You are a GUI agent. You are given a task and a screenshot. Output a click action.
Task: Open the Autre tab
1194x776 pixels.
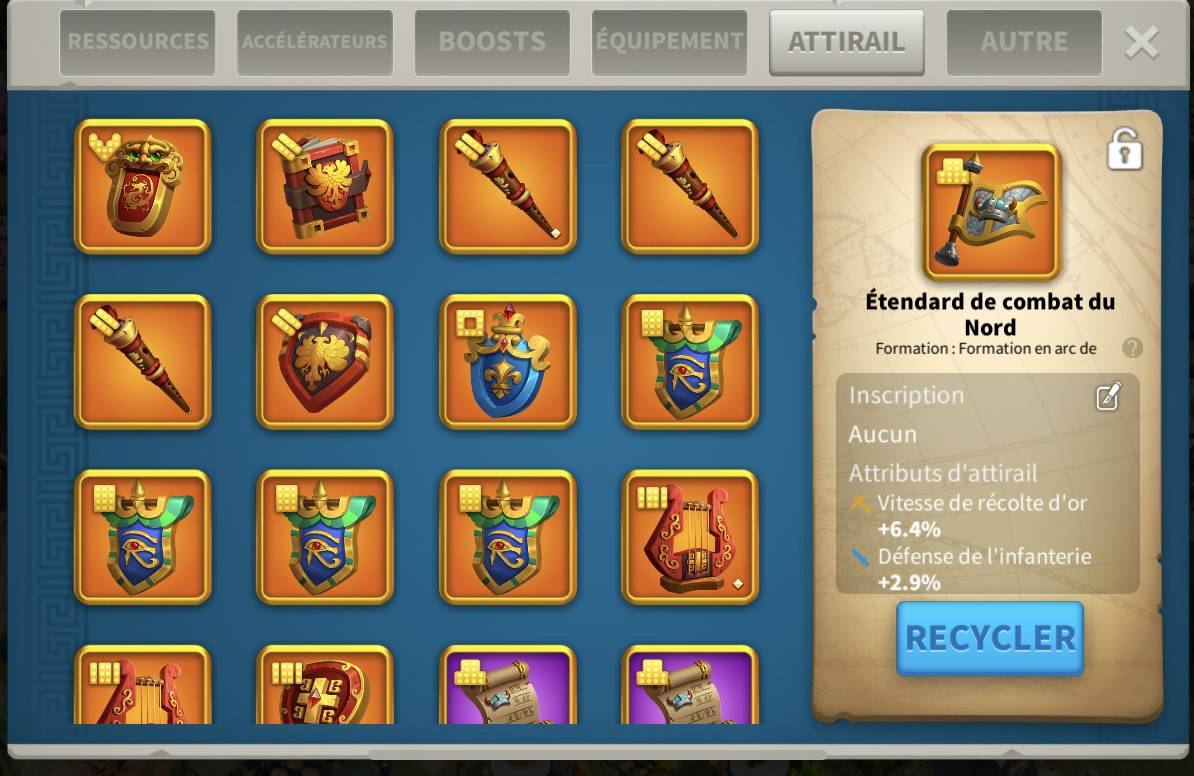tap(1024, 42)
